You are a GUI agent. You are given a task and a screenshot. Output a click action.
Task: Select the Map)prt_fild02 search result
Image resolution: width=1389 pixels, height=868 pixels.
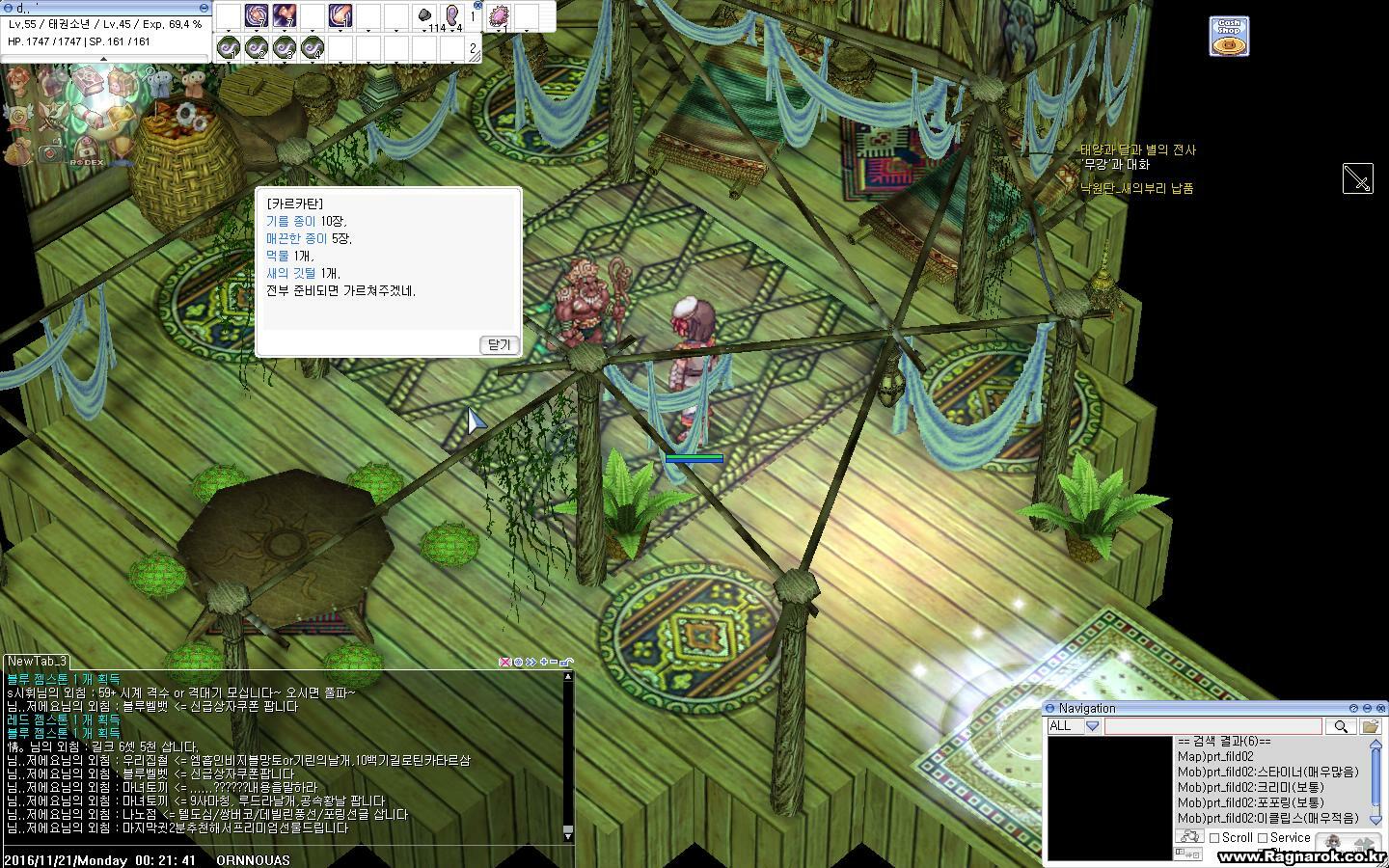pos(1215,757)
